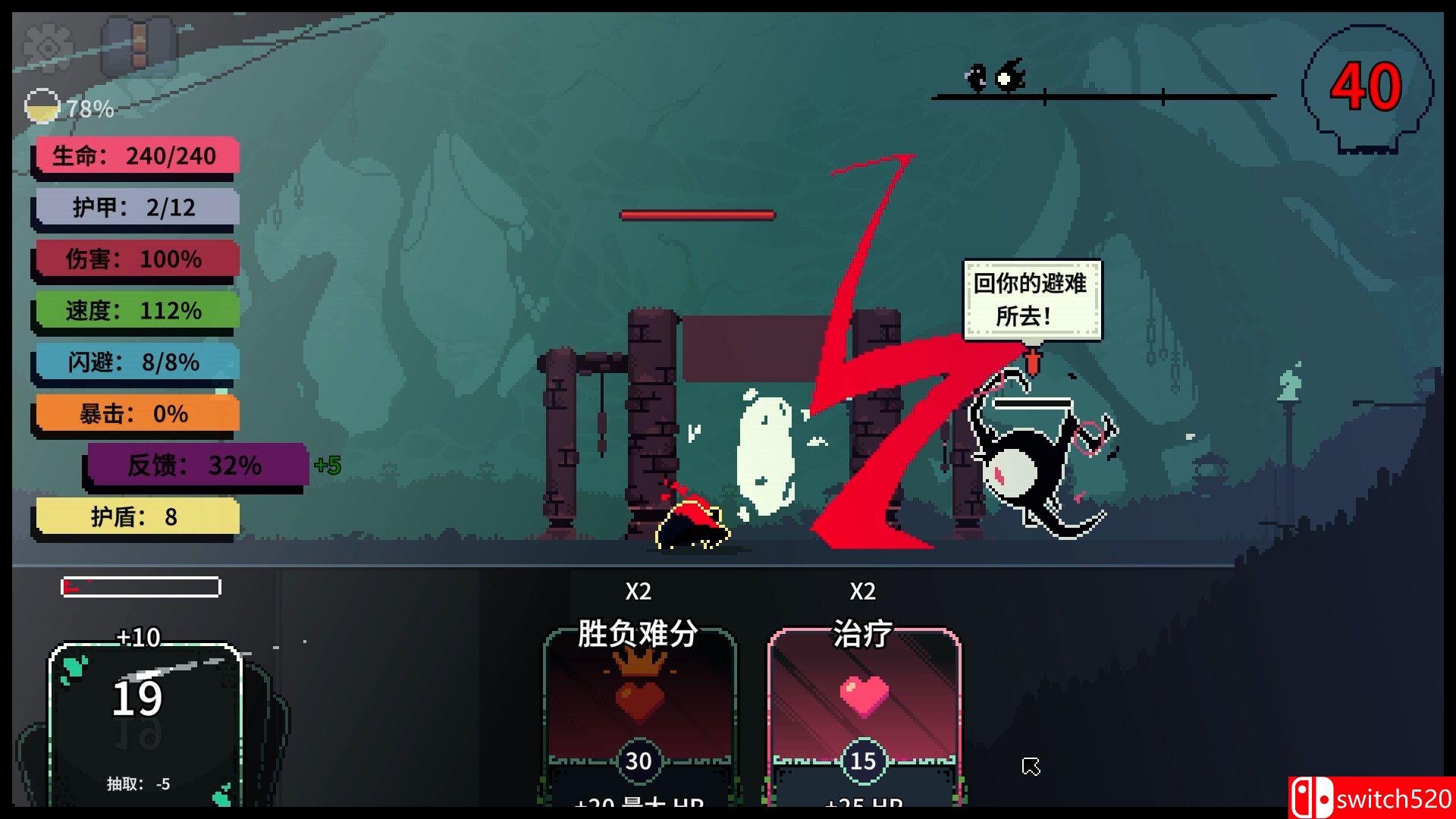Click the 反馈 32% stat showing +5 bonus
The image size is (1456, 819).
point(196,466)
